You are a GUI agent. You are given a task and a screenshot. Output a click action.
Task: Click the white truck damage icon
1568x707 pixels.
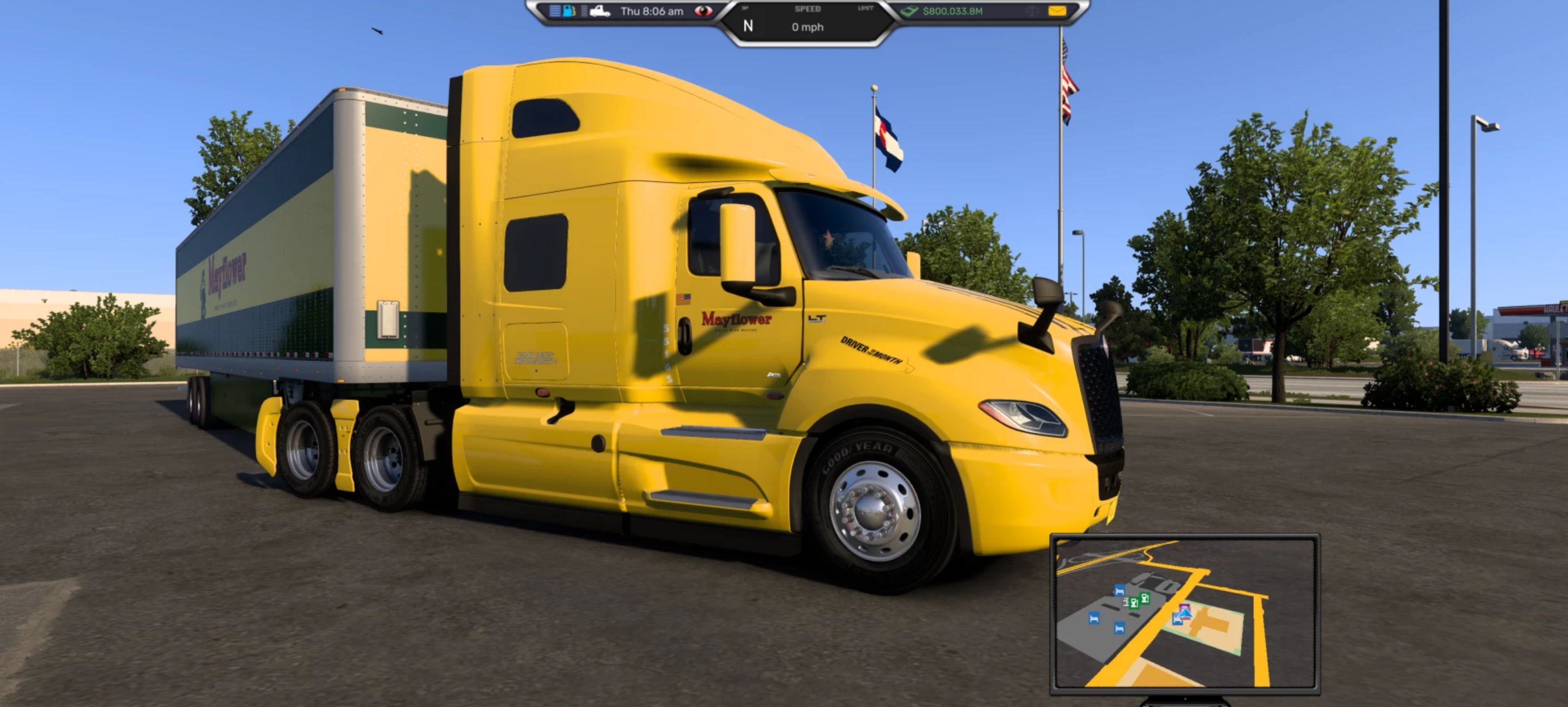pos(600,11)
